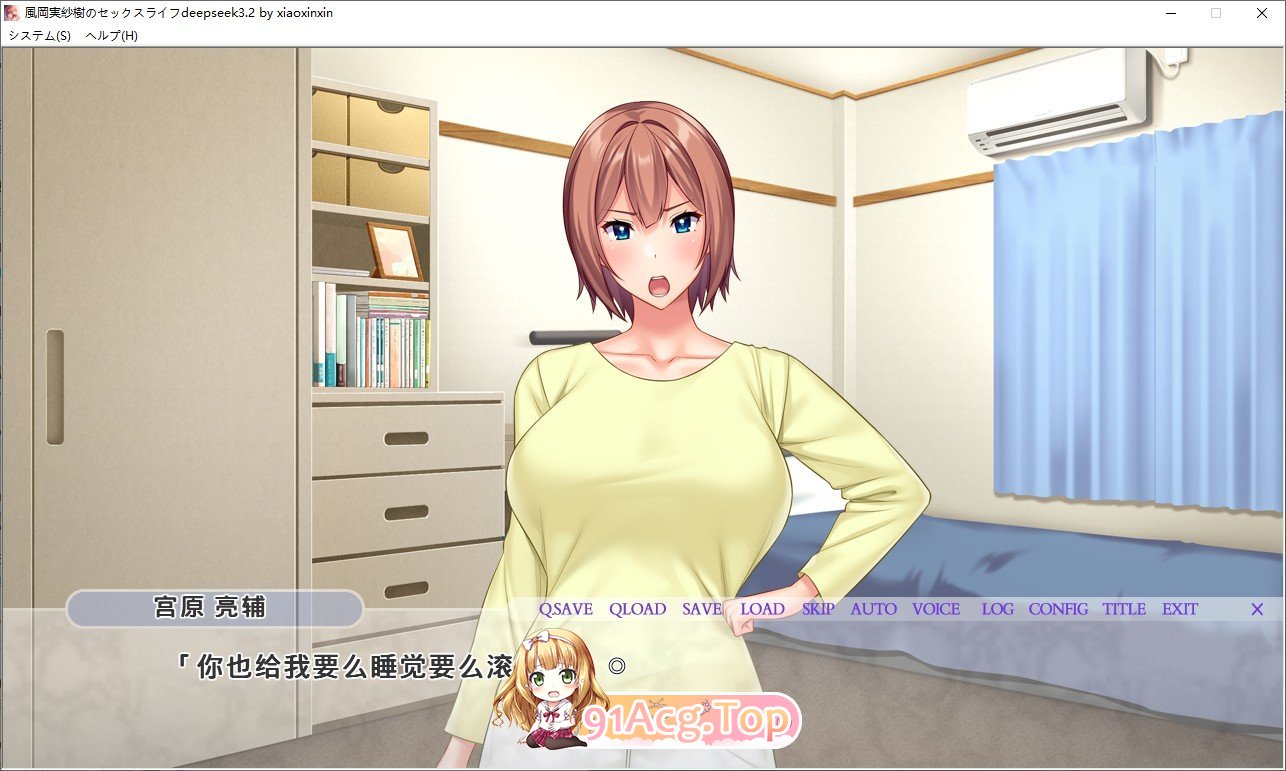This screenshot has height=771, width=1286.
Task: Hide the quick menu with the X
Action: click(x=1257, y=609)
